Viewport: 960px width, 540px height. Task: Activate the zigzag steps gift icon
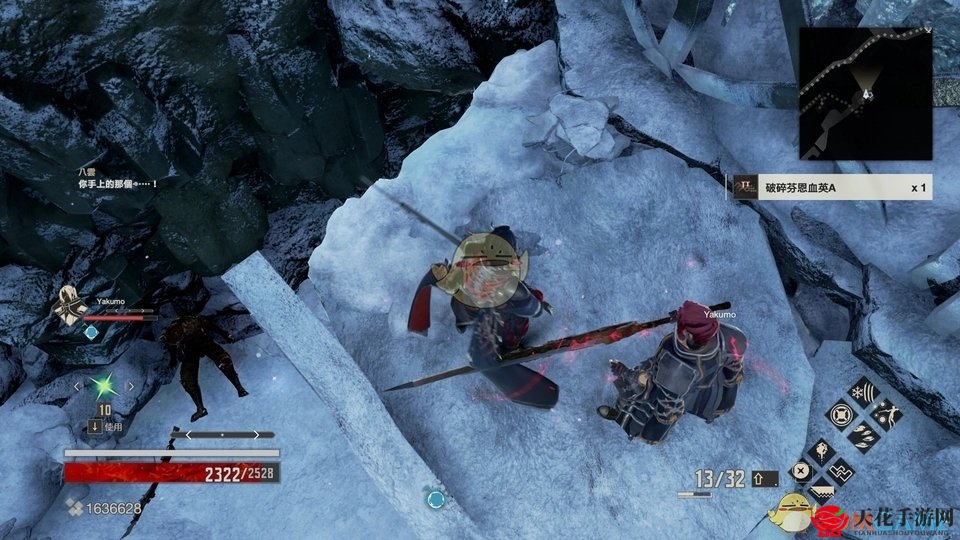click(841, 471)
